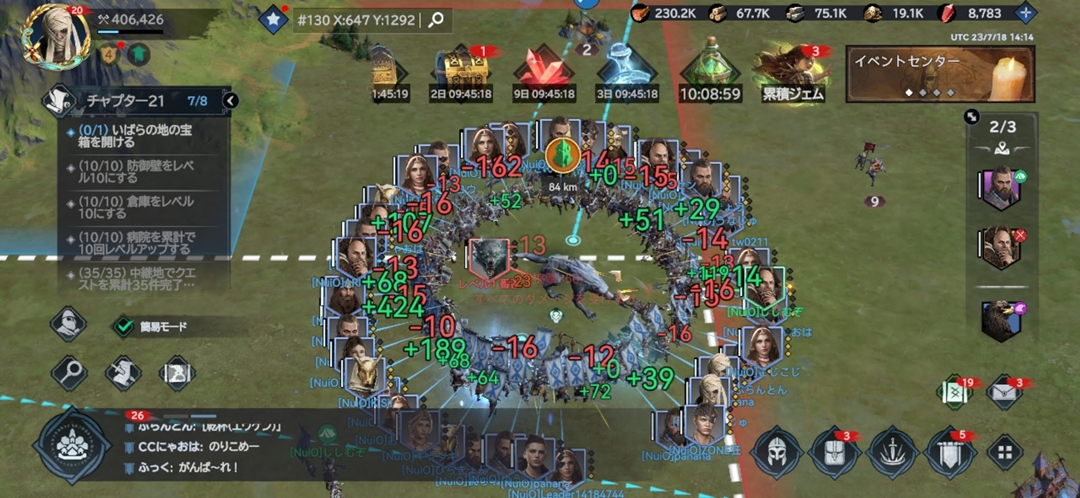This screenshot has height=498, width=1080.
Task: Toggle the 簡易モード checkbox
Action: point(123,326)
